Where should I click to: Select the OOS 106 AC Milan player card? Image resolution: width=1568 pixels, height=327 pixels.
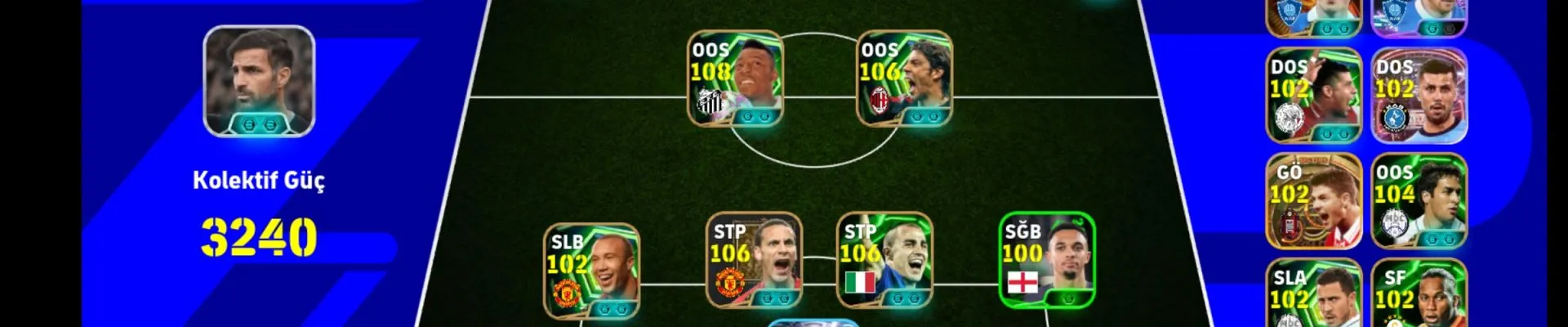click(x=904, y=79)
